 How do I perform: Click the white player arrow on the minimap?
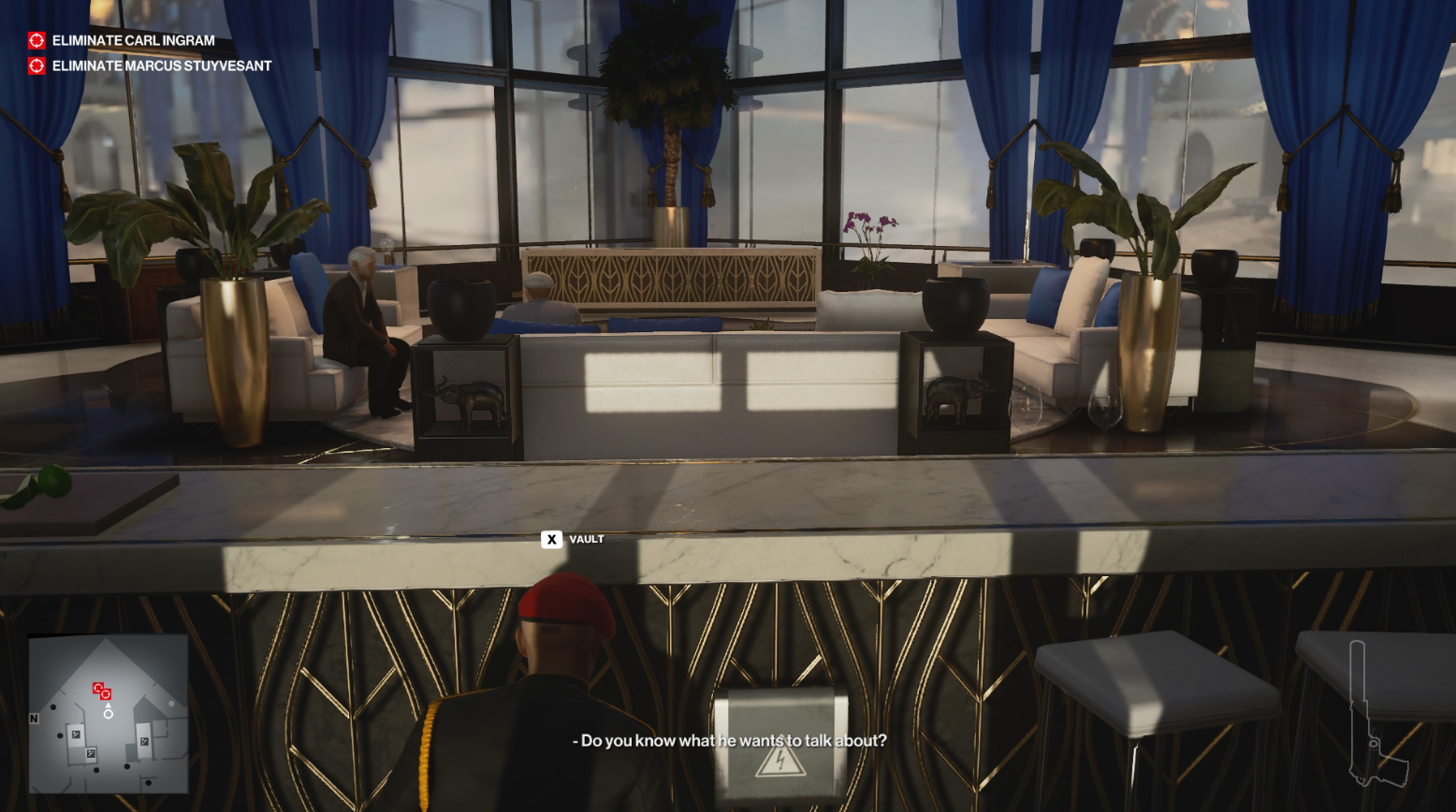[108, 705]
